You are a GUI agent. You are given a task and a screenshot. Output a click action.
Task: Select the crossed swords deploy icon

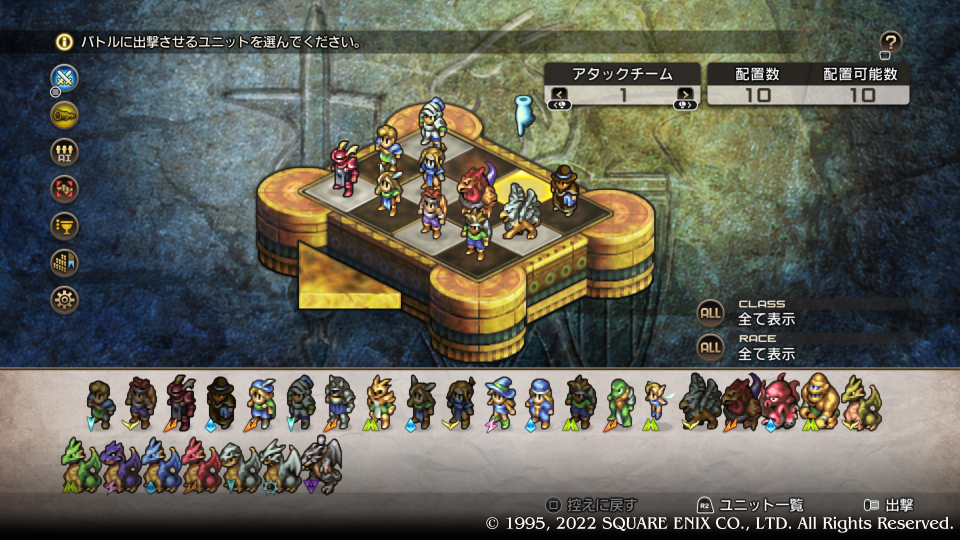tap(65, 77)
